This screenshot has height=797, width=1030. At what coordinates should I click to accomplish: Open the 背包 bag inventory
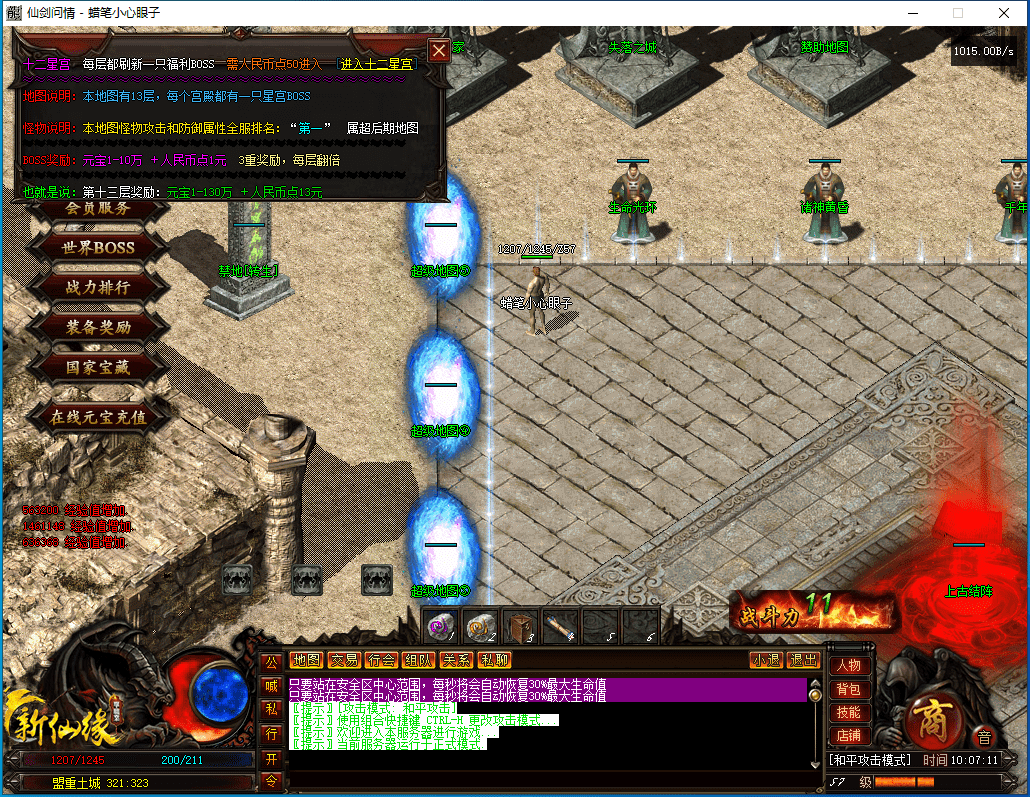[x=848, y=689]
